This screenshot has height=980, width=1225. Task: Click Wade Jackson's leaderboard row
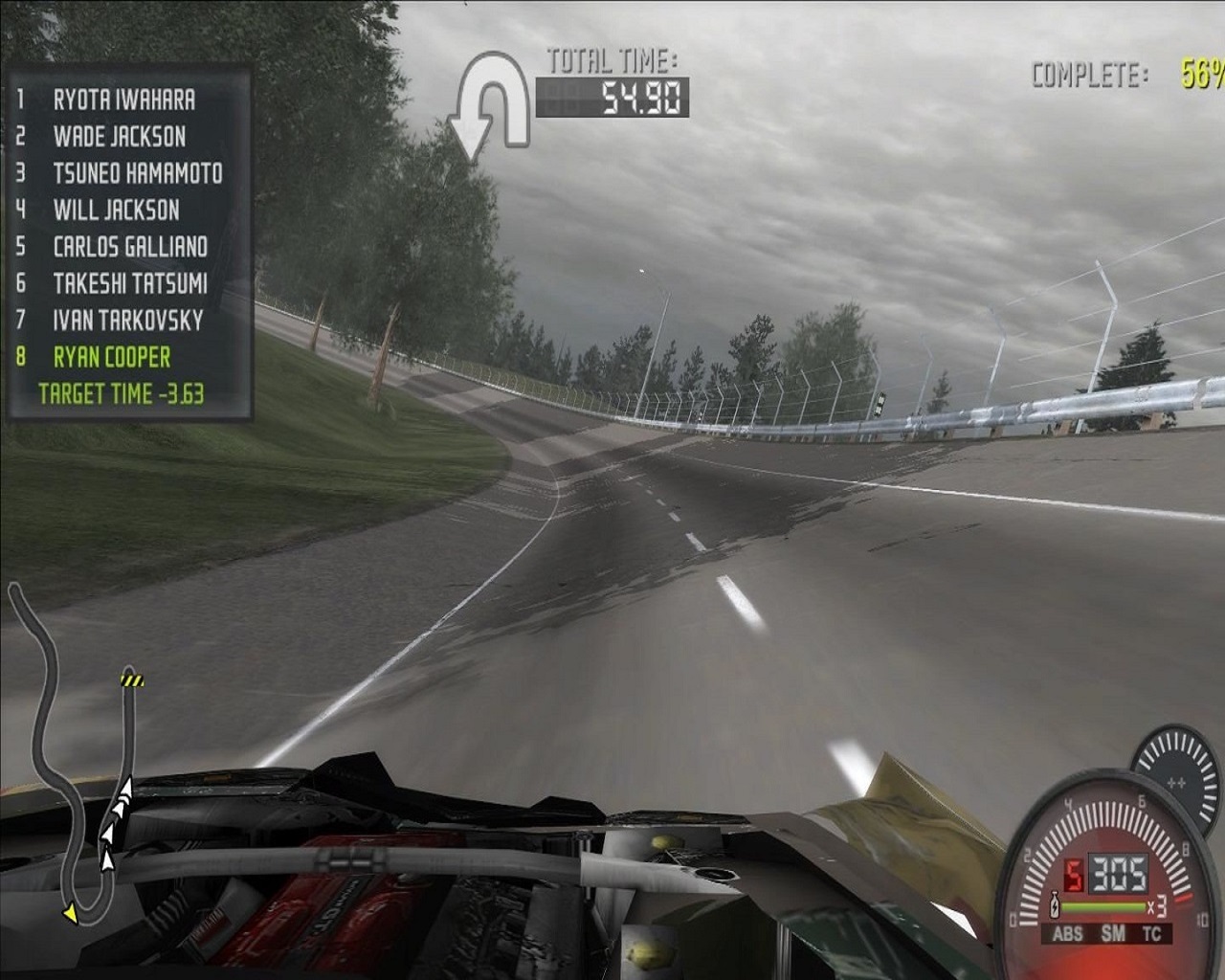point(119,136)
